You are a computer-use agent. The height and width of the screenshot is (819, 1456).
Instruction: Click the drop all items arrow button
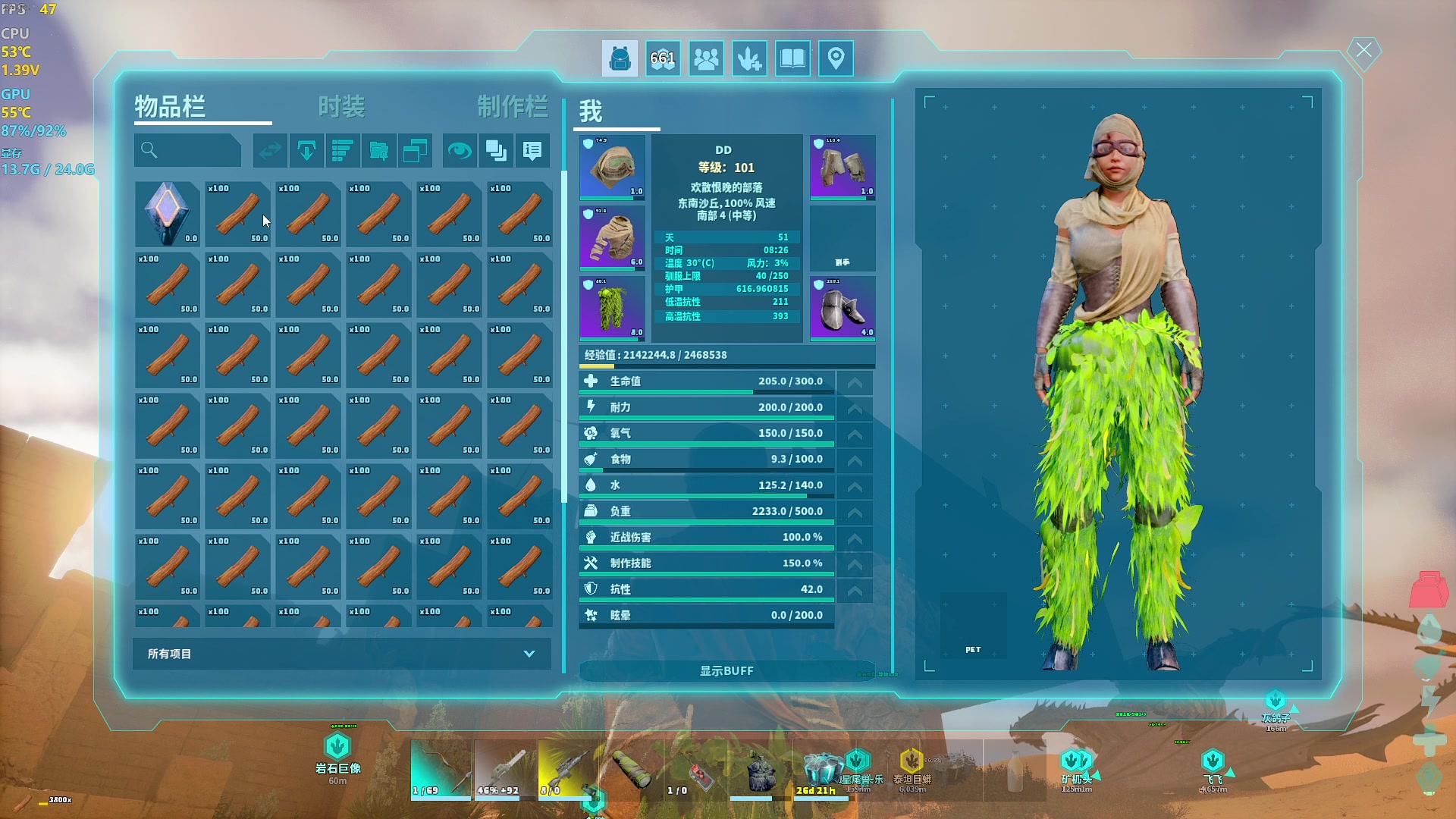pyautogui.click(x=306, y=151)
